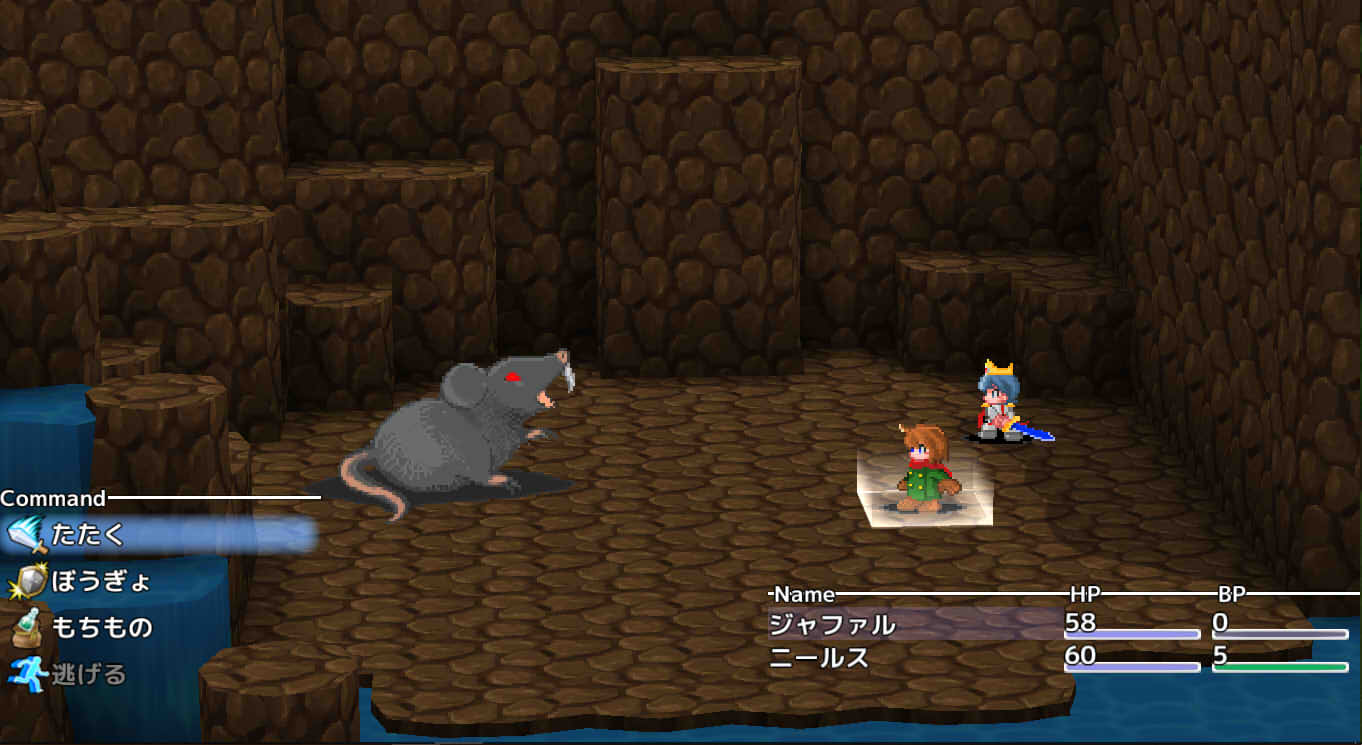Select the 逃げる escape command
This screenshot has width=1362, height=745.
89,674
